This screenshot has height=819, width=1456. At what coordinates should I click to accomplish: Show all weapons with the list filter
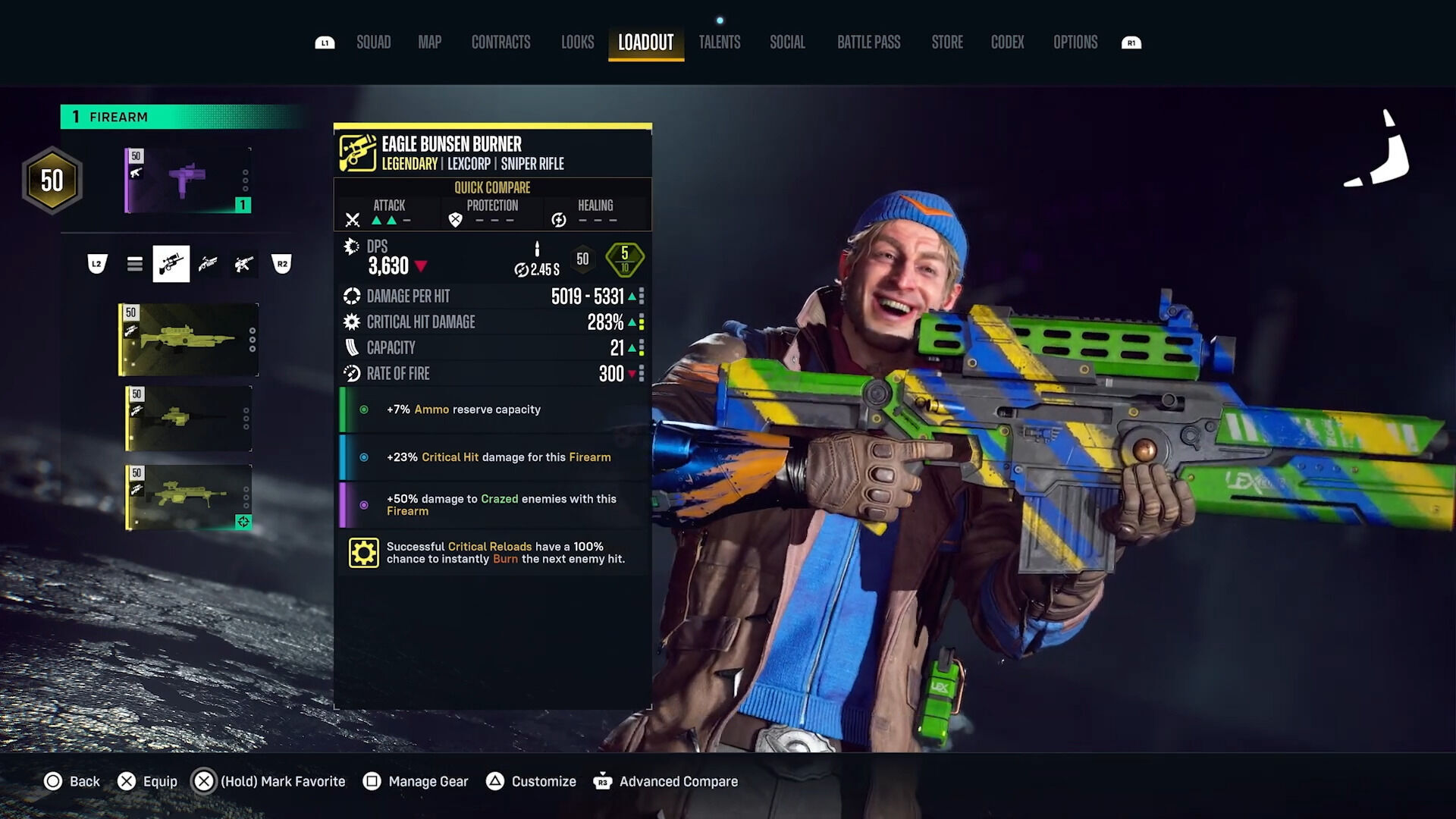[x=135, y=264]
